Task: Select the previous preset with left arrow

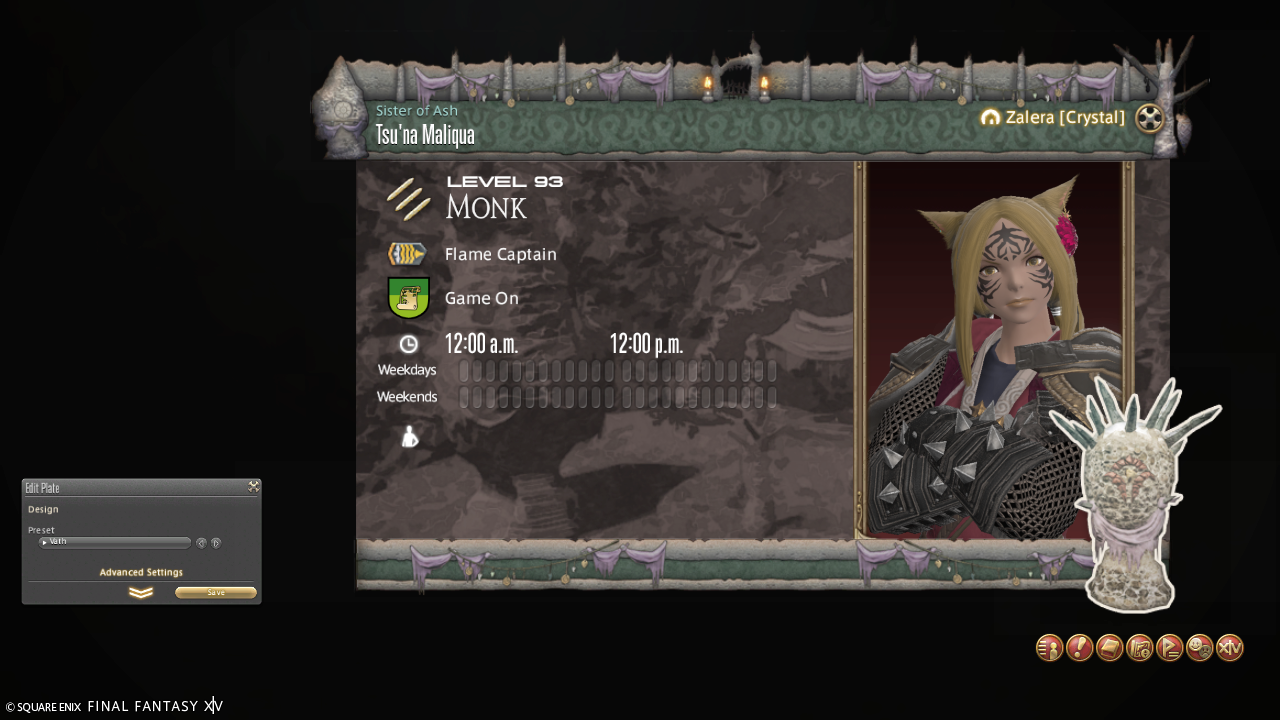Action: pyautogui.click(x=201, y=543)
